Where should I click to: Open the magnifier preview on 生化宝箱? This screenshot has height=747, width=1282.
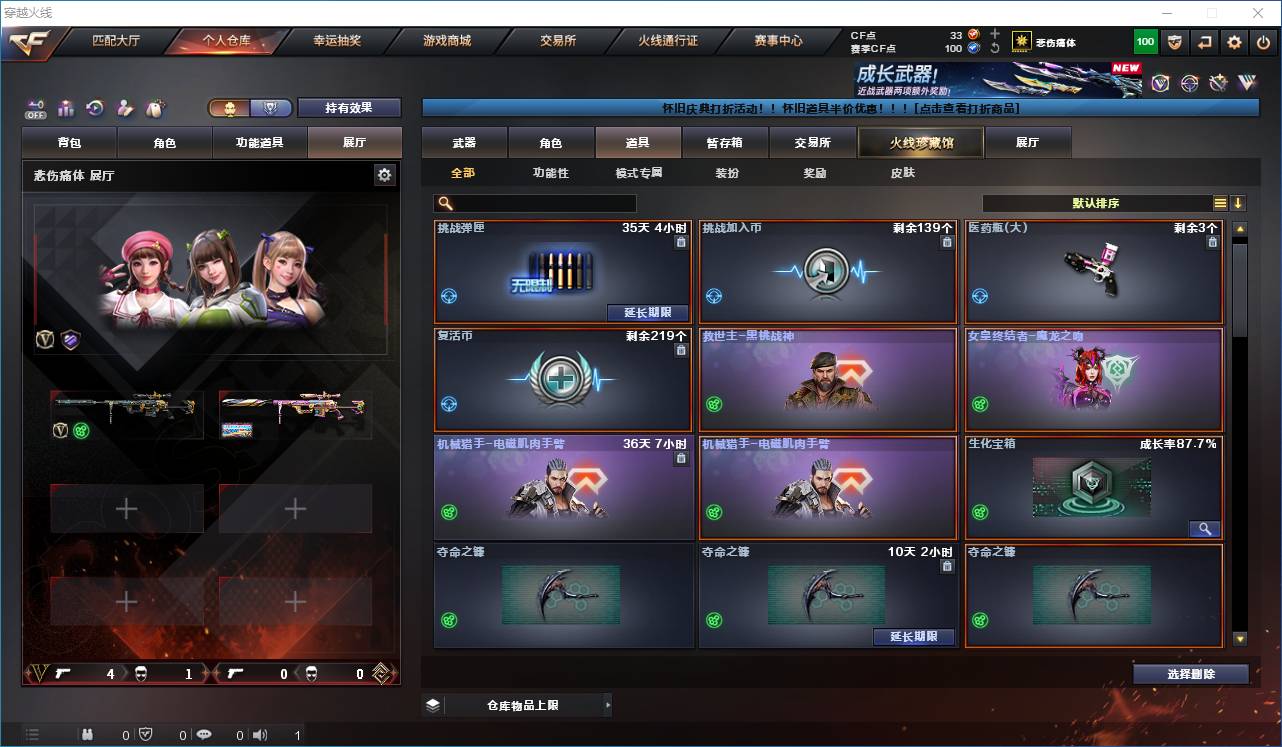point(1205,528)
